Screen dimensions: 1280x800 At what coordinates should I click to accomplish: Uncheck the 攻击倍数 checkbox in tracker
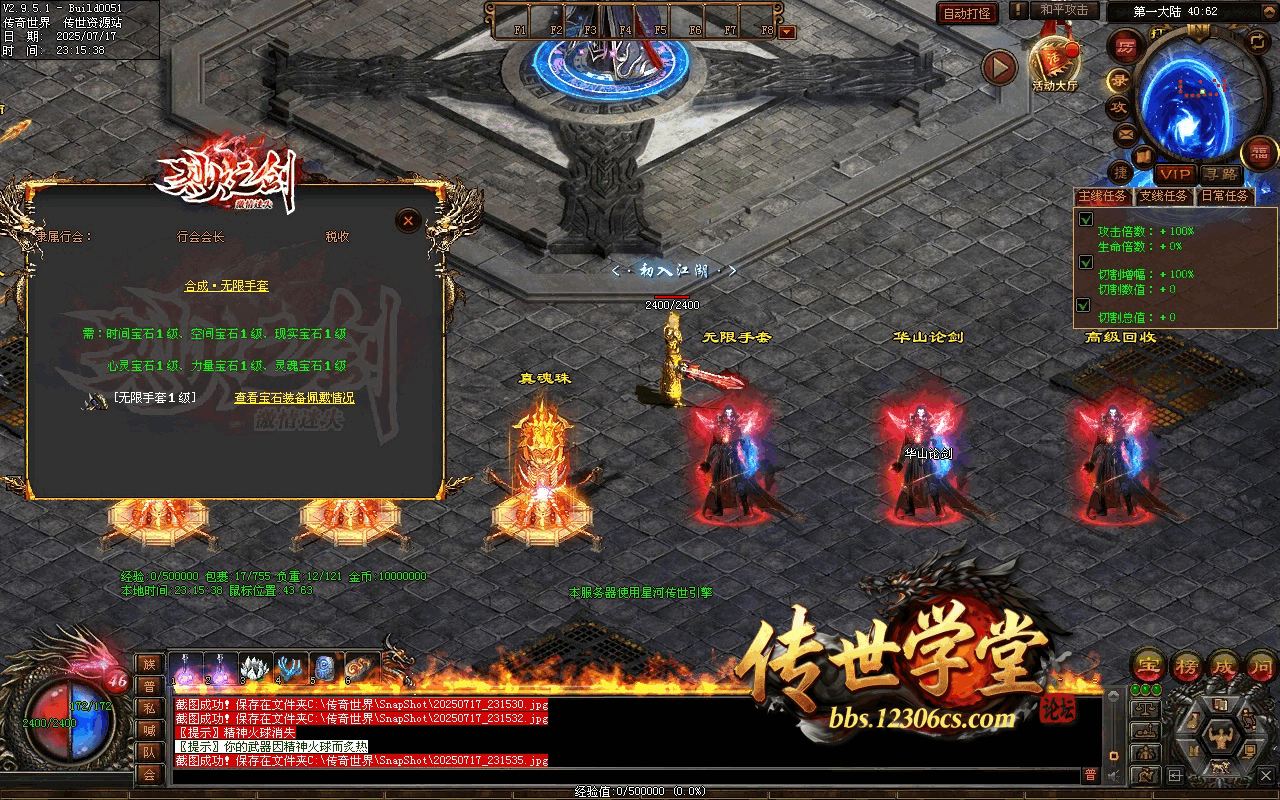tap(1086, 219)
